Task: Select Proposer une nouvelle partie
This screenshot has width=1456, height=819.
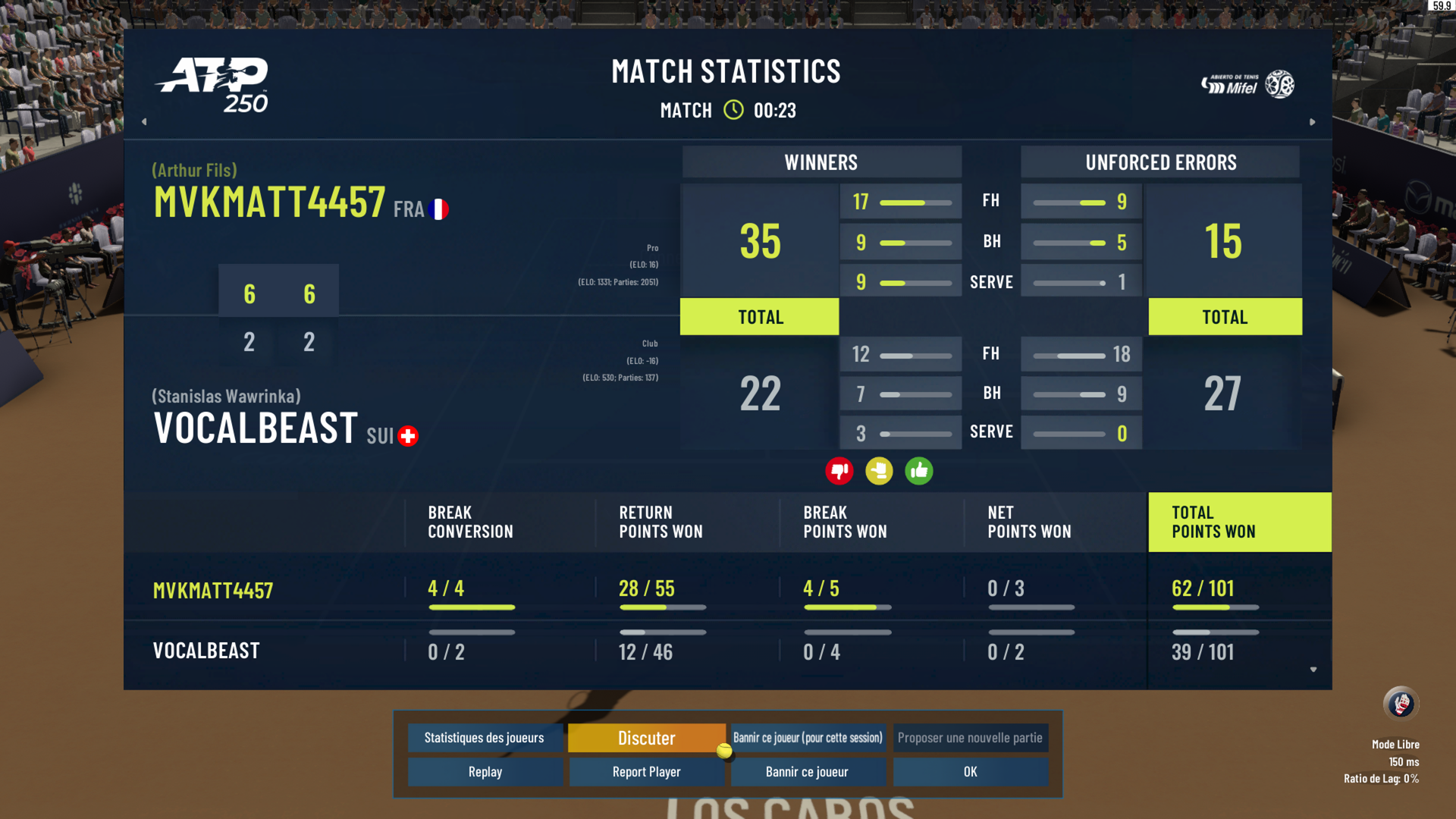Action: click(x=970, y=738)
